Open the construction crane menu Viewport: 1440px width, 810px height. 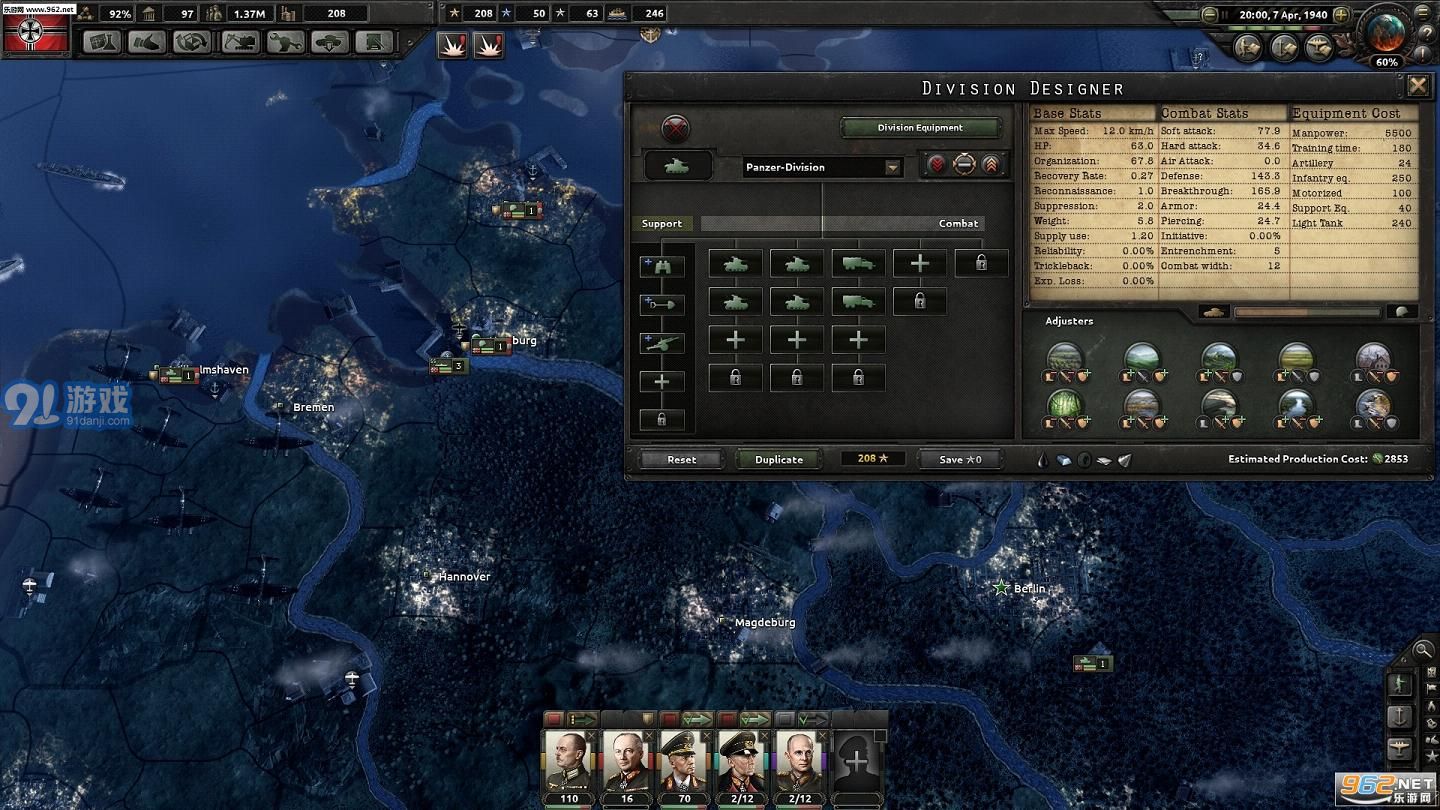238,43
